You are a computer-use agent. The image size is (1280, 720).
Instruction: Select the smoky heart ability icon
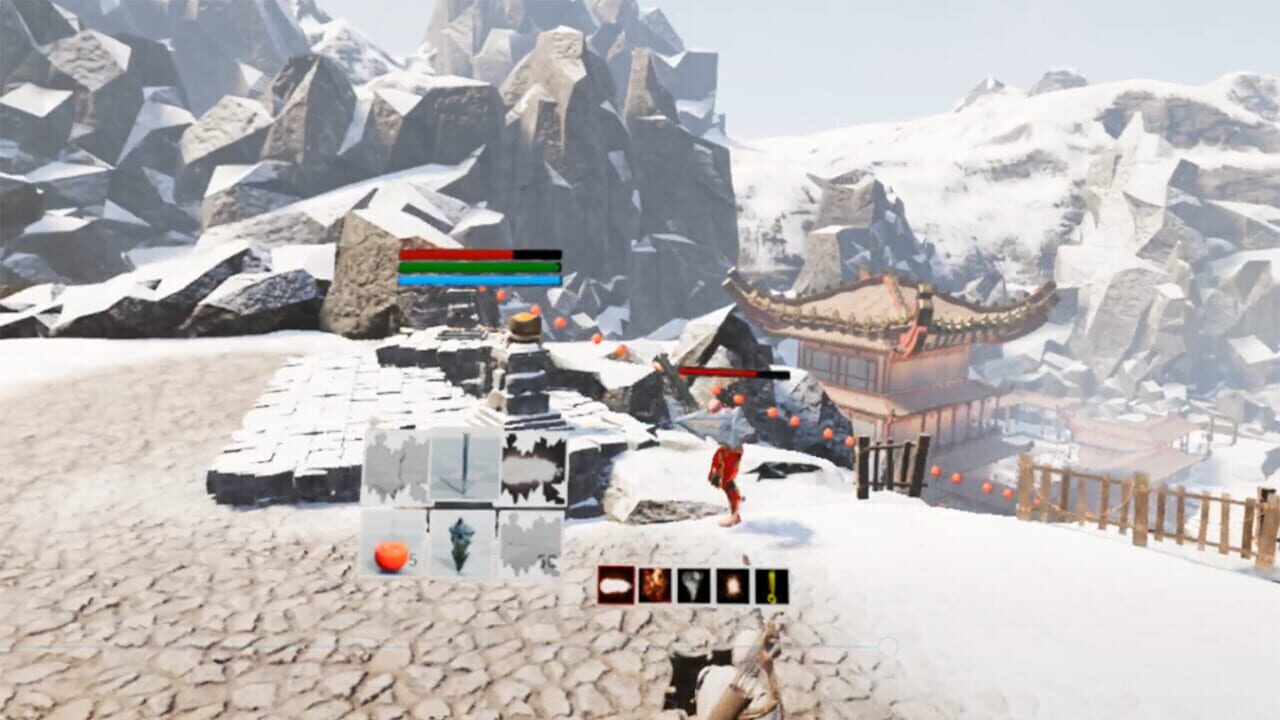[693, 587]
